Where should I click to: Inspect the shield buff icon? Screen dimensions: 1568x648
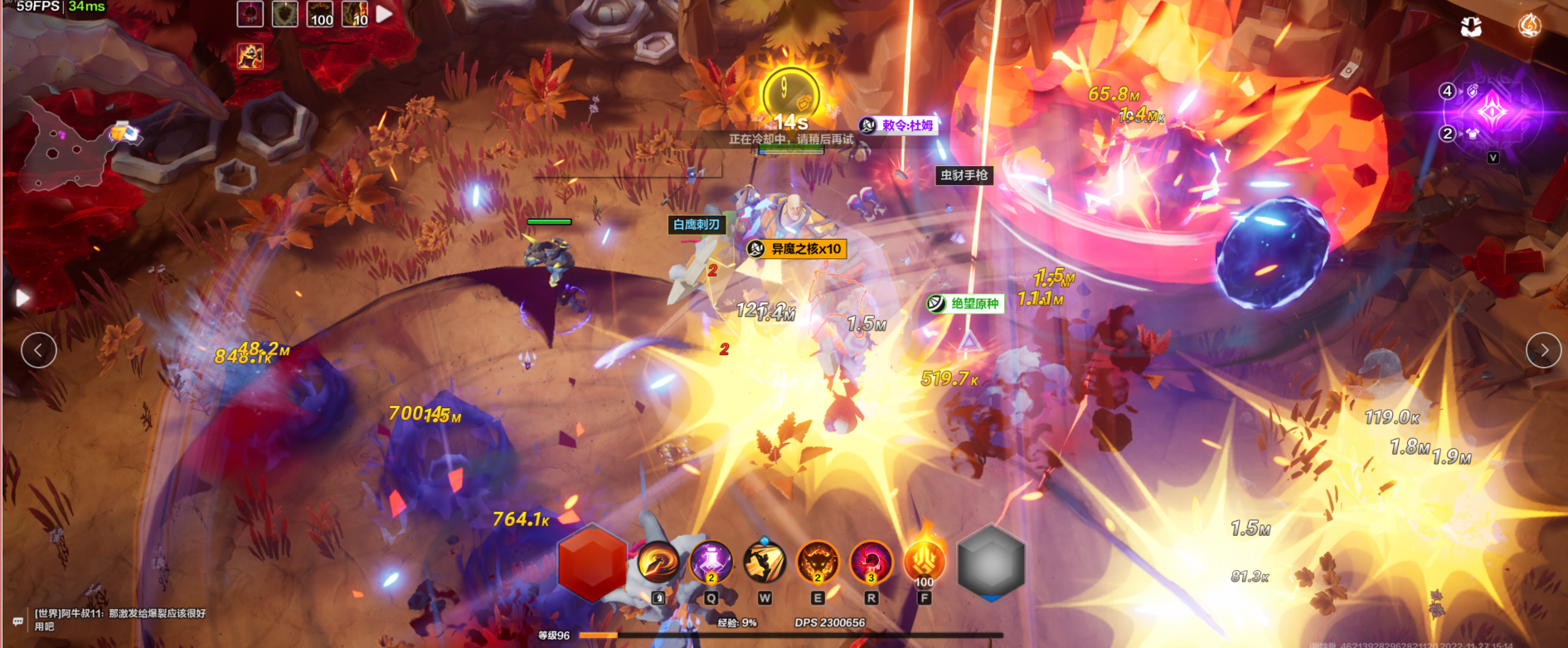pos(285,14)
